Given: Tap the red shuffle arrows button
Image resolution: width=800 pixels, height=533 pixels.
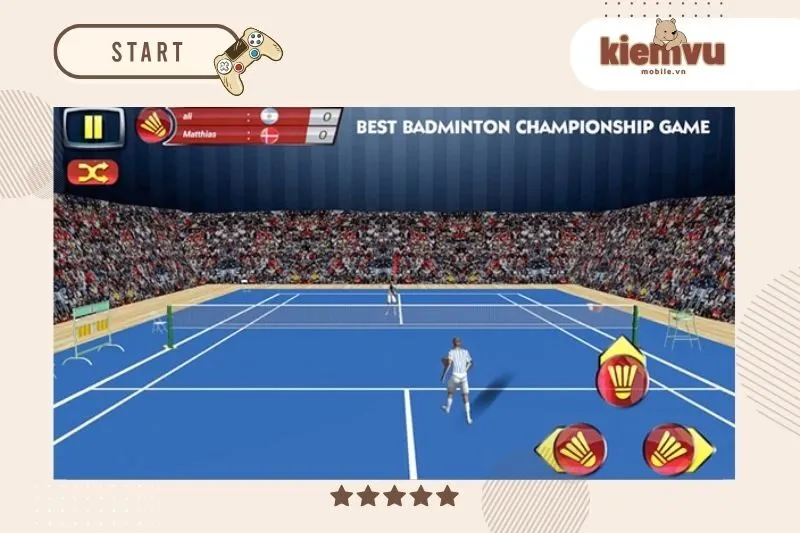Looking at the screenshot, I should (x=92, y=173).
